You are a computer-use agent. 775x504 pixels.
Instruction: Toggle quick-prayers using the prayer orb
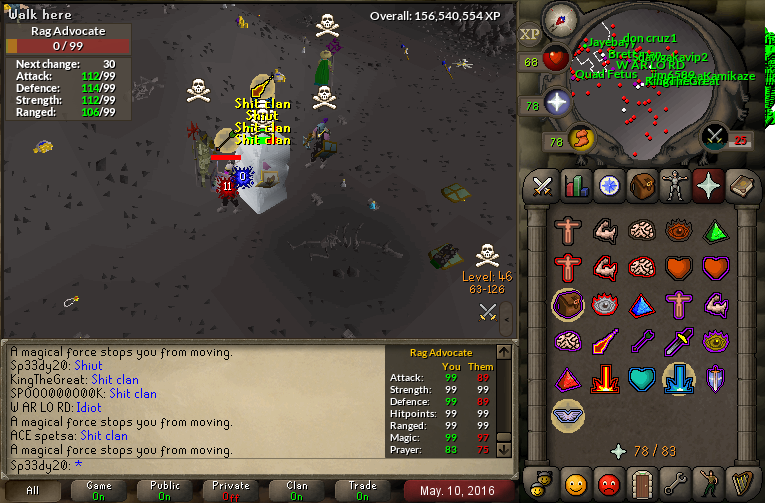[557, 102]
